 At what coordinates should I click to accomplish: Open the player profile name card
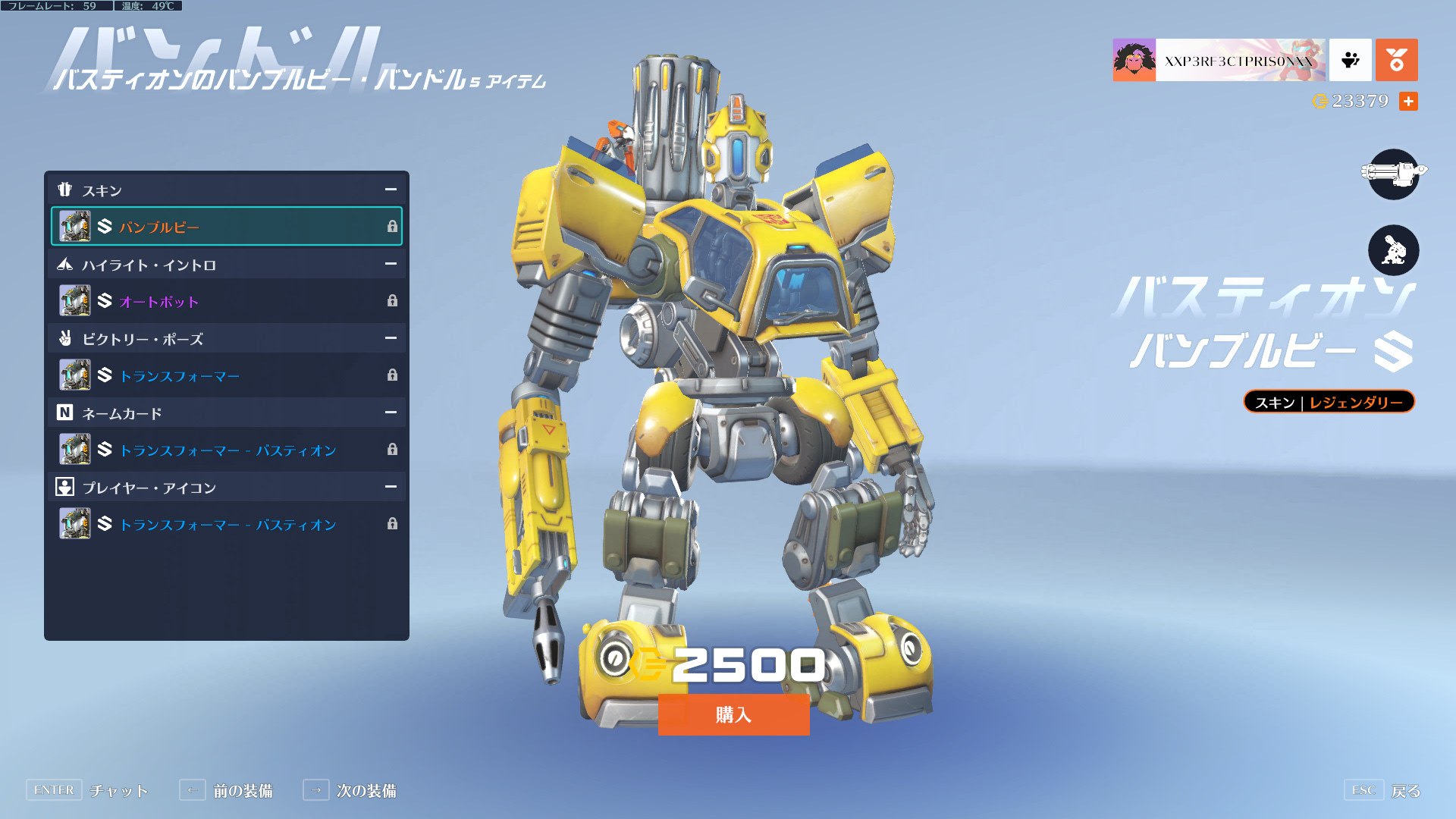click(1219, 60)
